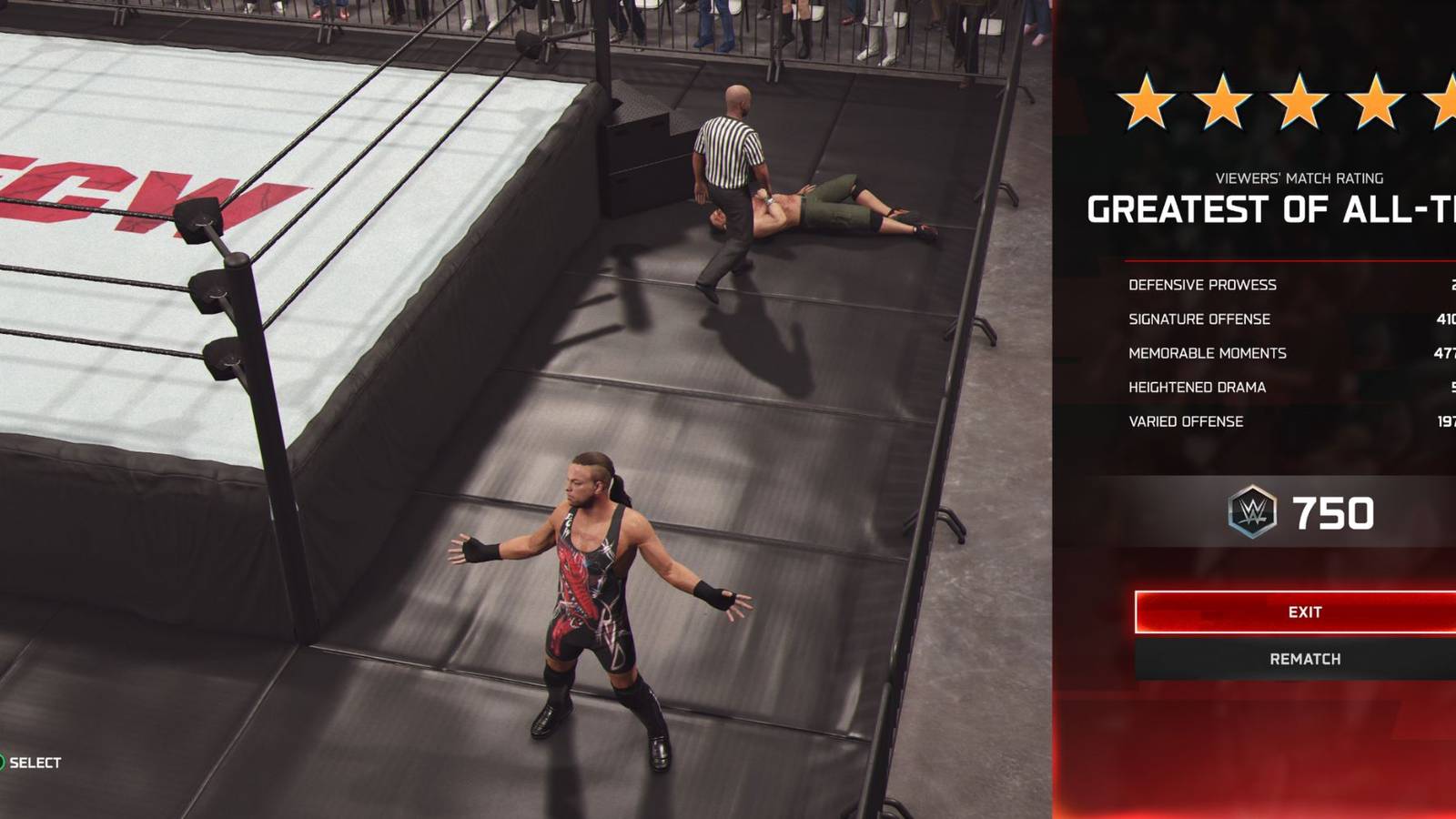Choose REMATCH to play again
The image size is (1456, 819).
point(1303,657)
